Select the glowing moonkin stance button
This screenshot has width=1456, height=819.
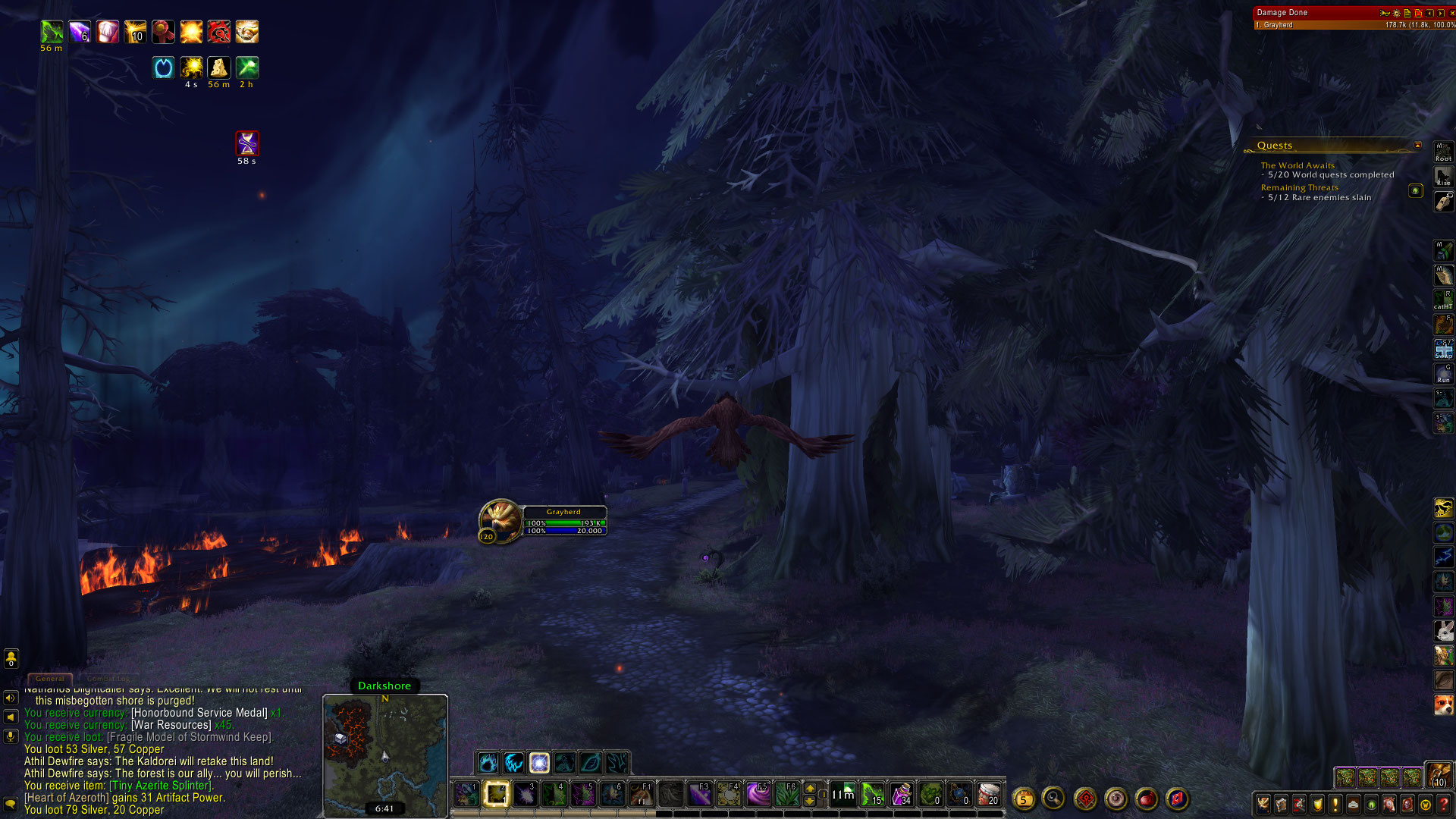[x=539, y=762]
